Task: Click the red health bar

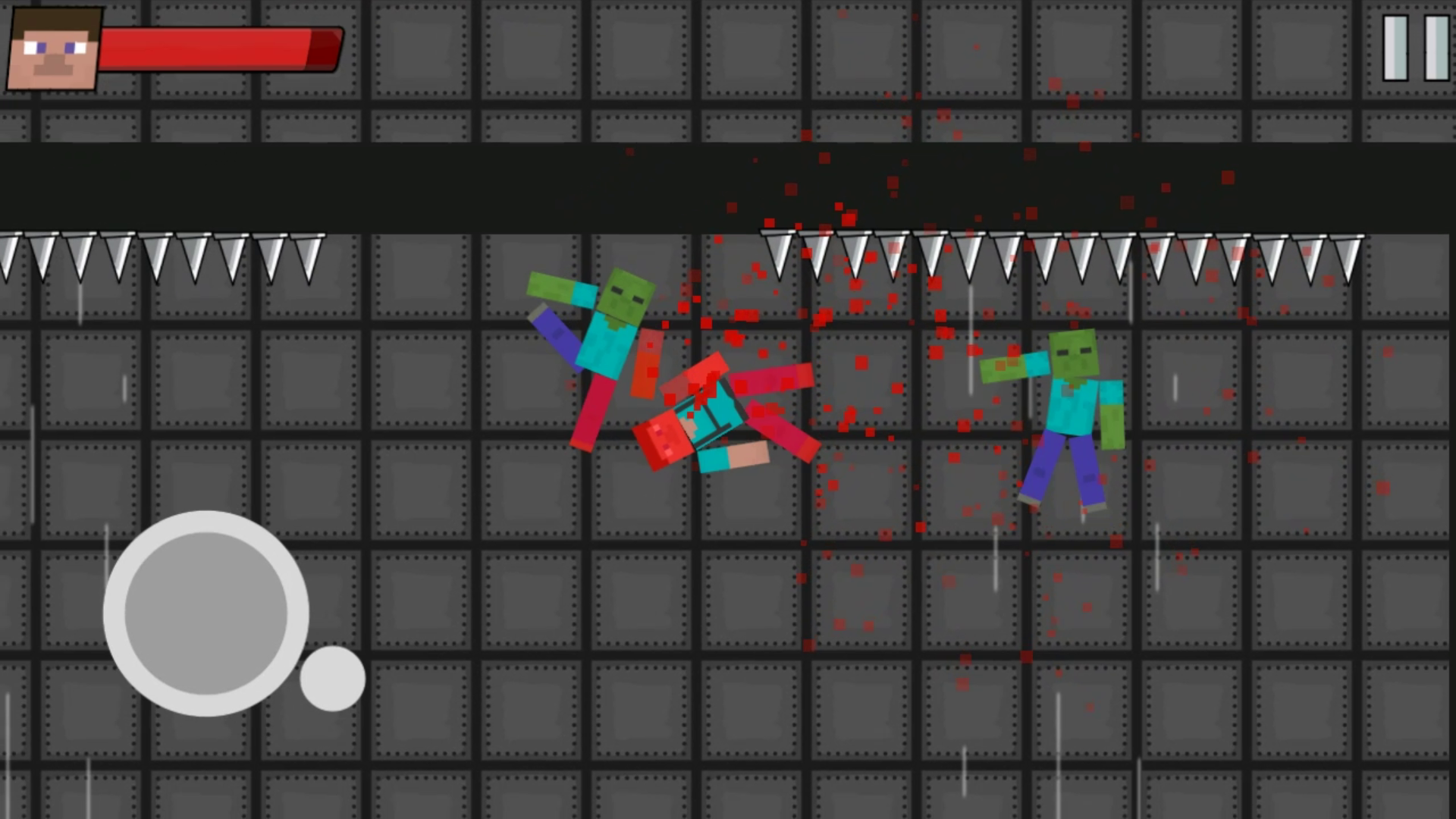Action: pos(220,48)
